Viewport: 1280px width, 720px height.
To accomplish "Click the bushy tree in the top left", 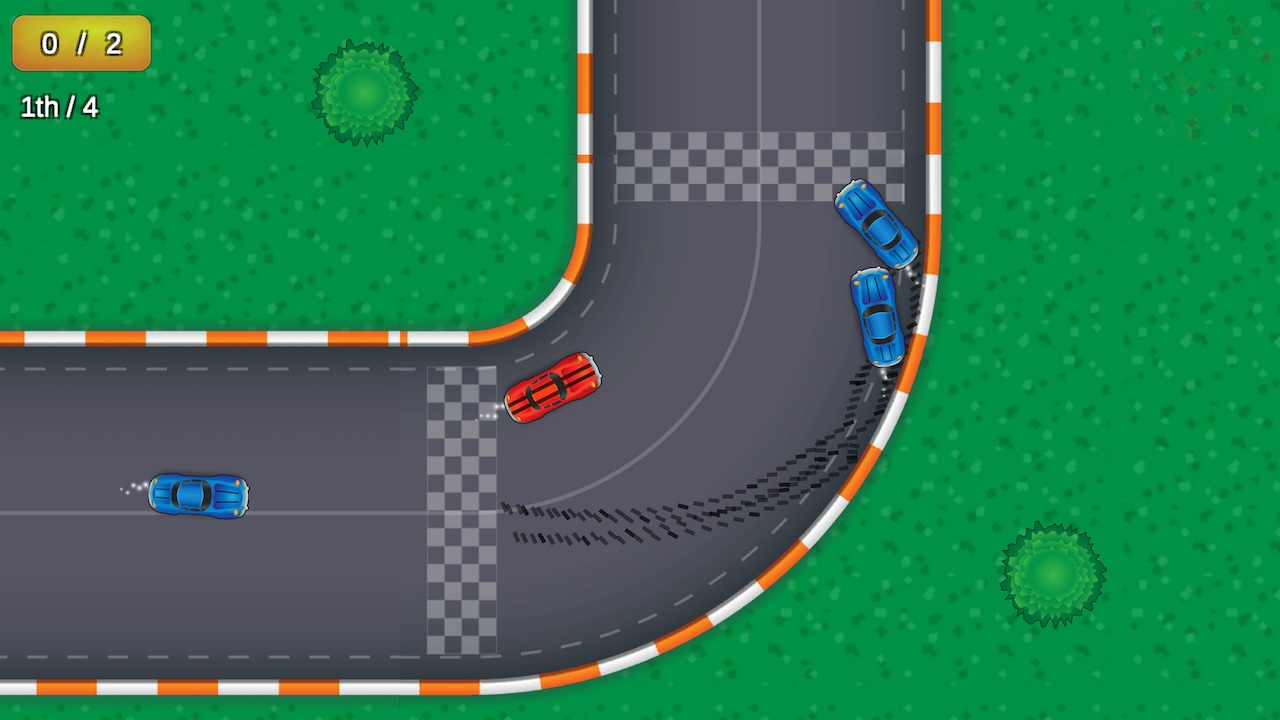I will [365, 90].
